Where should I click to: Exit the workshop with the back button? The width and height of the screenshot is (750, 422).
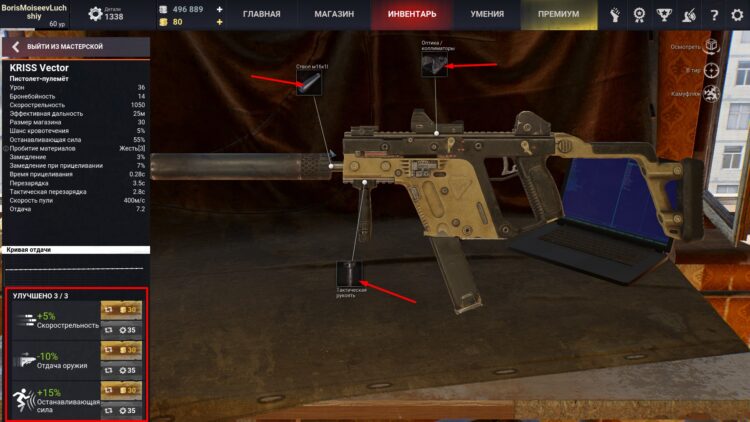(16, 47)
